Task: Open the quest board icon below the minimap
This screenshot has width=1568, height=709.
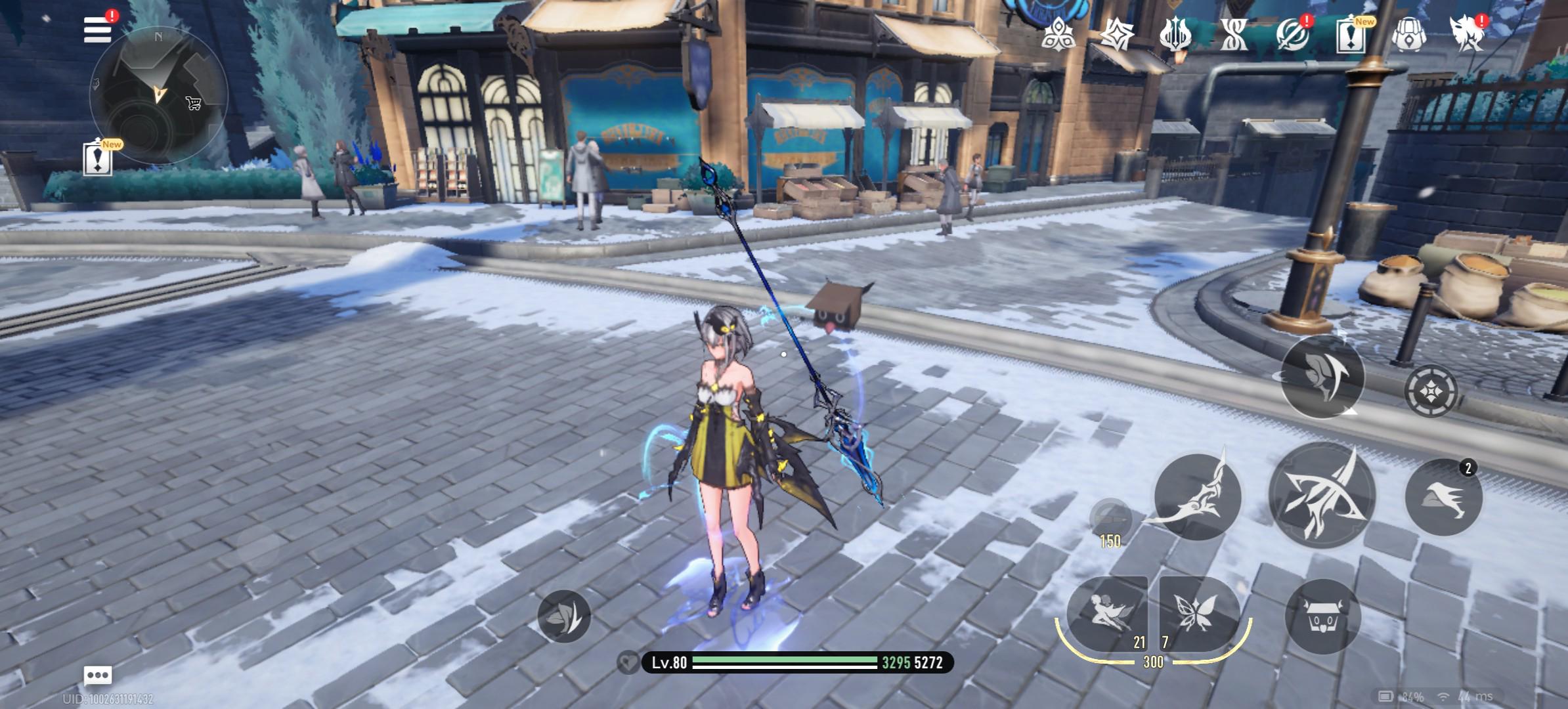Action: [98, 158]
